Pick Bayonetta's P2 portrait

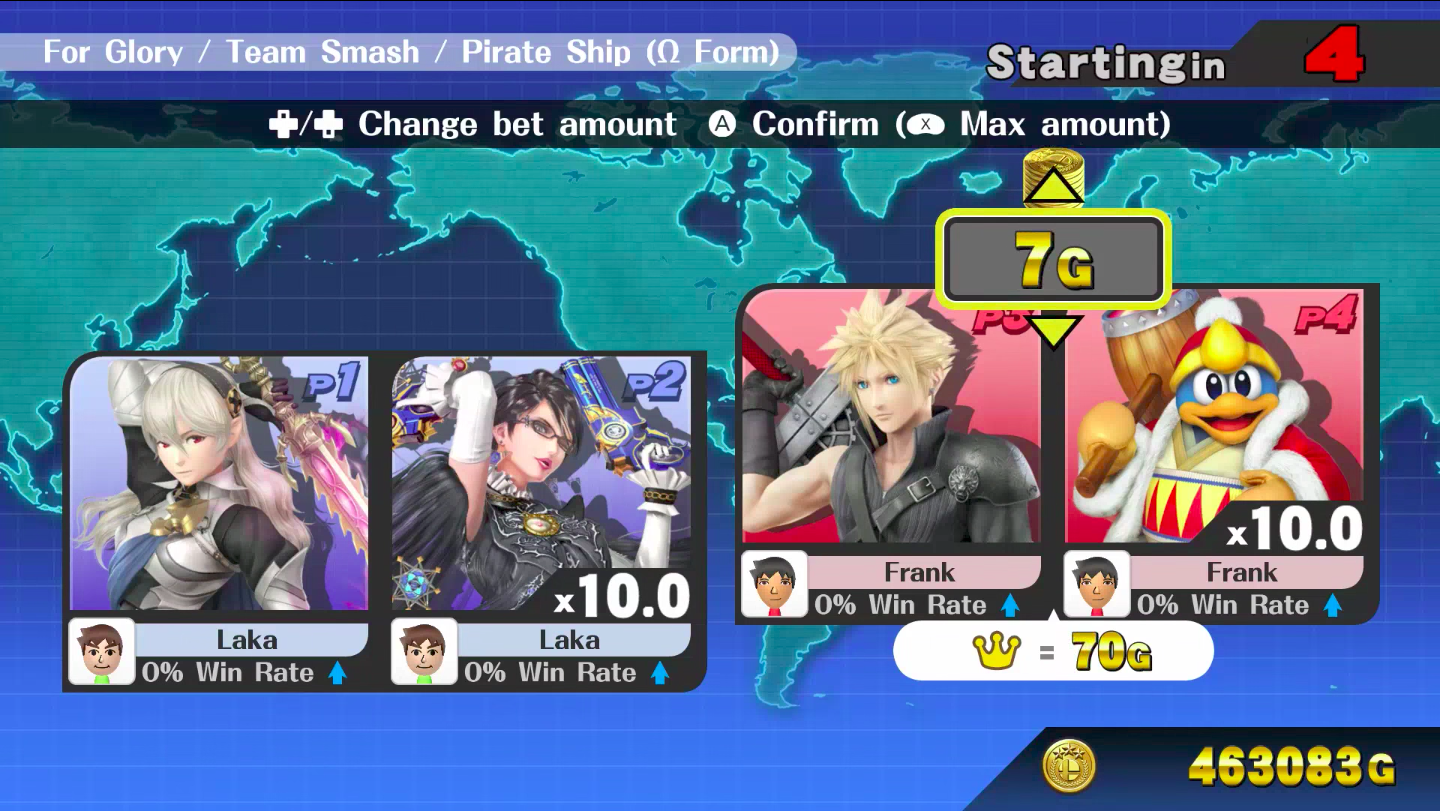point(541,483)
